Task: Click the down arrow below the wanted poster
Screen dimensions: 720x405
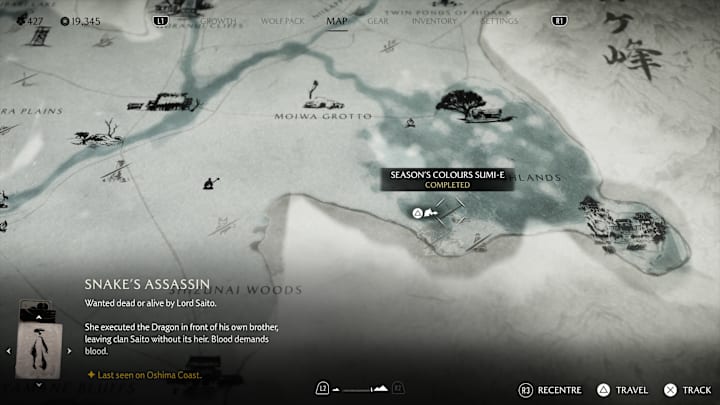Action: [39, 384]
